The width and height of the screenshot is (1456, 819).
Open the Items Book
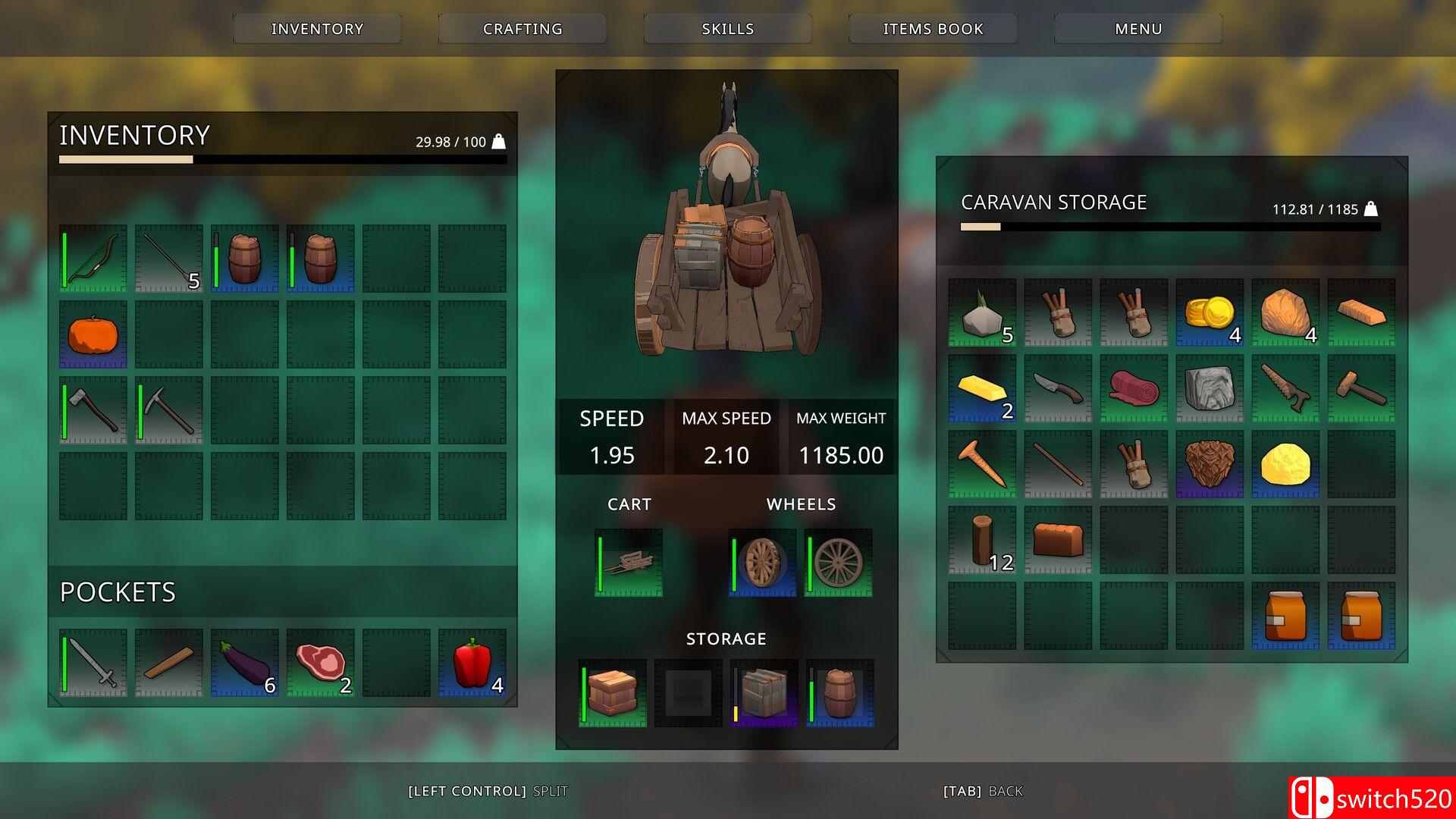click(x=932, y=29)
